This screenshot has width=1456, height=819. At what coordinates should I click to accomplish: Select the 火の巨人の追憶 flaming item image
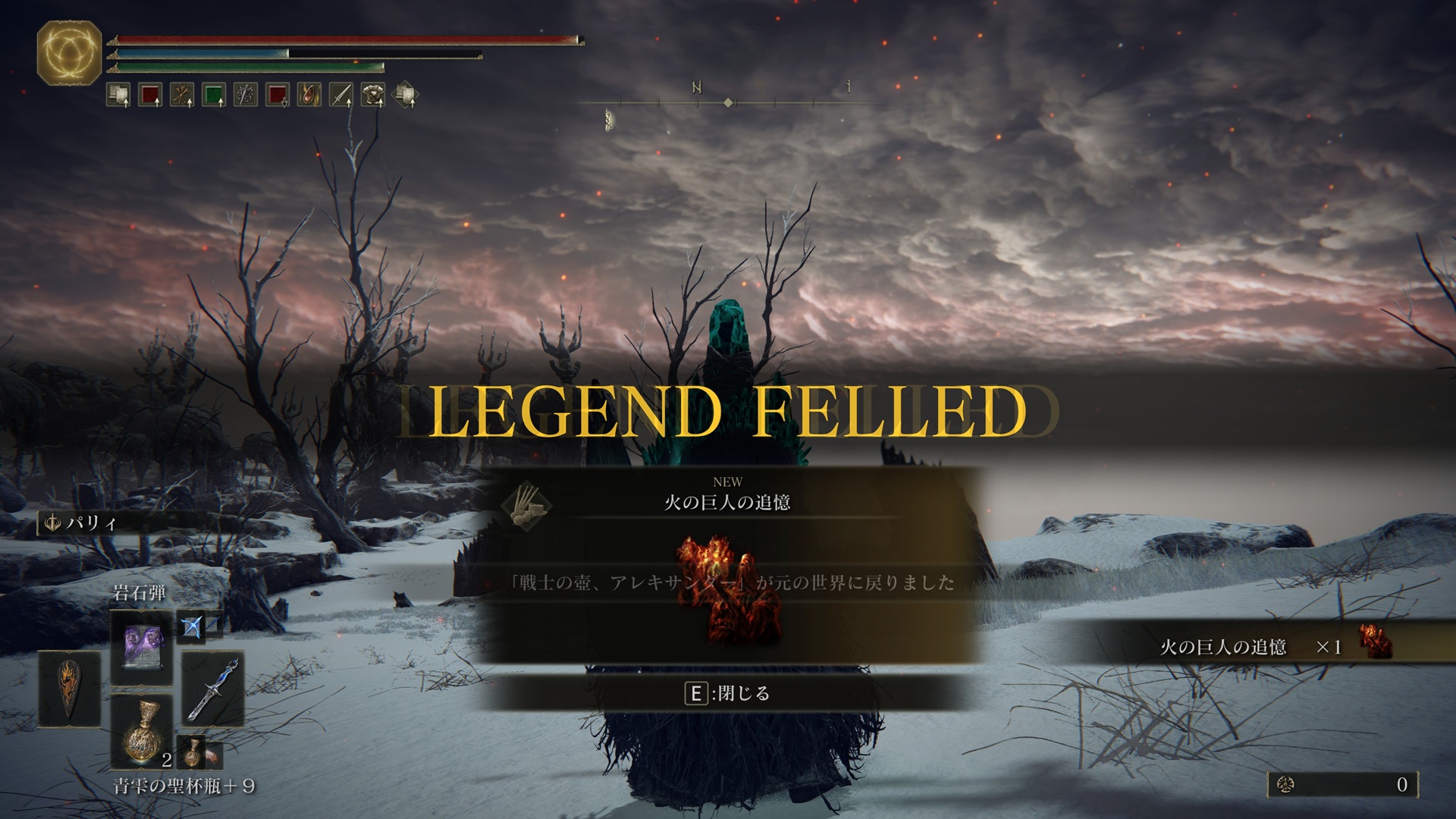(728, 589)
